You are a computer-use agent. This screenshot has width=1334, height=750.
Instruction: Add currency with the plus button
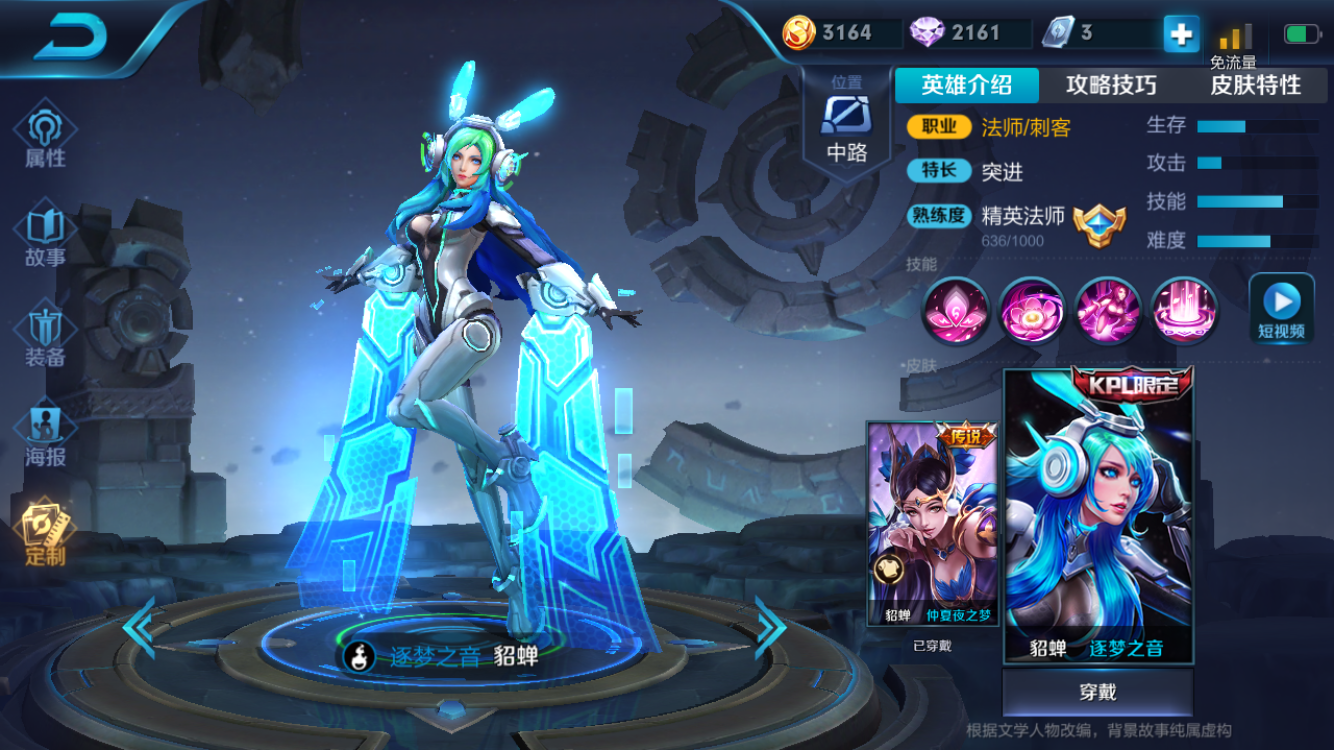click(x=1181, y=34)
